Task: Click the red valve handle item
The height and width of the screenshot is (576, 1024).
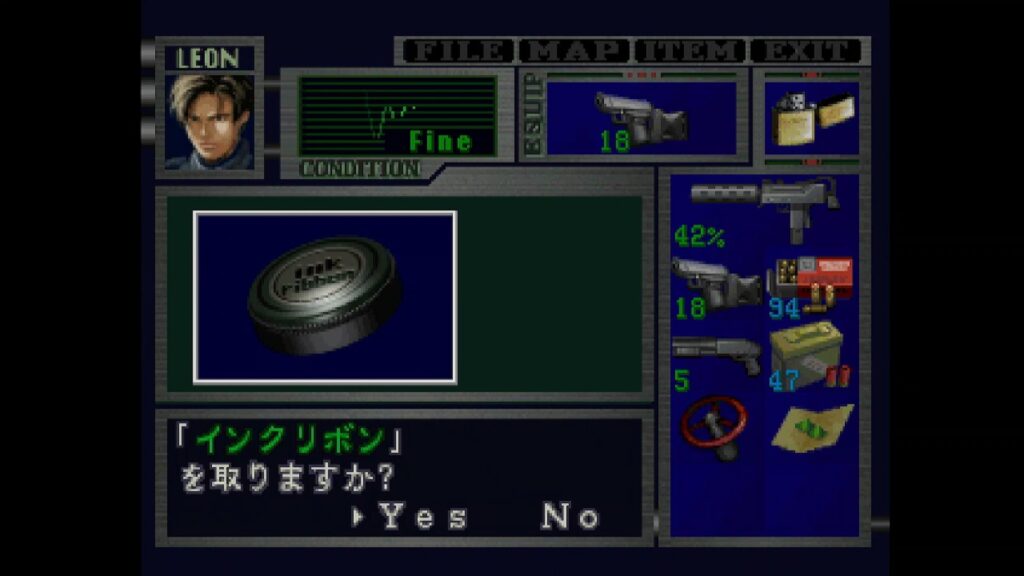Action: point(714,426)
